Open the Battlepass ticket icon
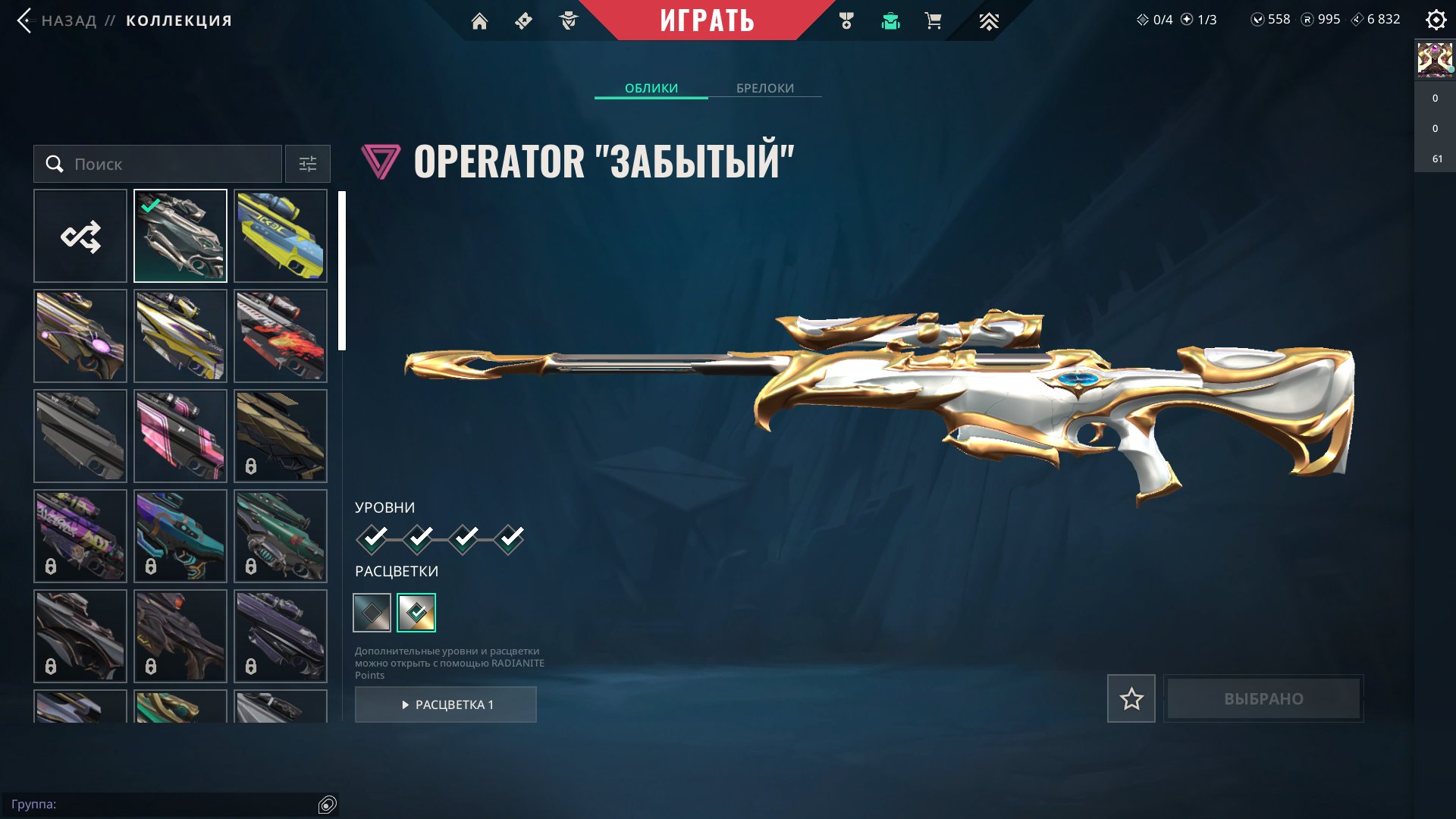The height and width of the screenshot is (819, 1456). point(523,20)
